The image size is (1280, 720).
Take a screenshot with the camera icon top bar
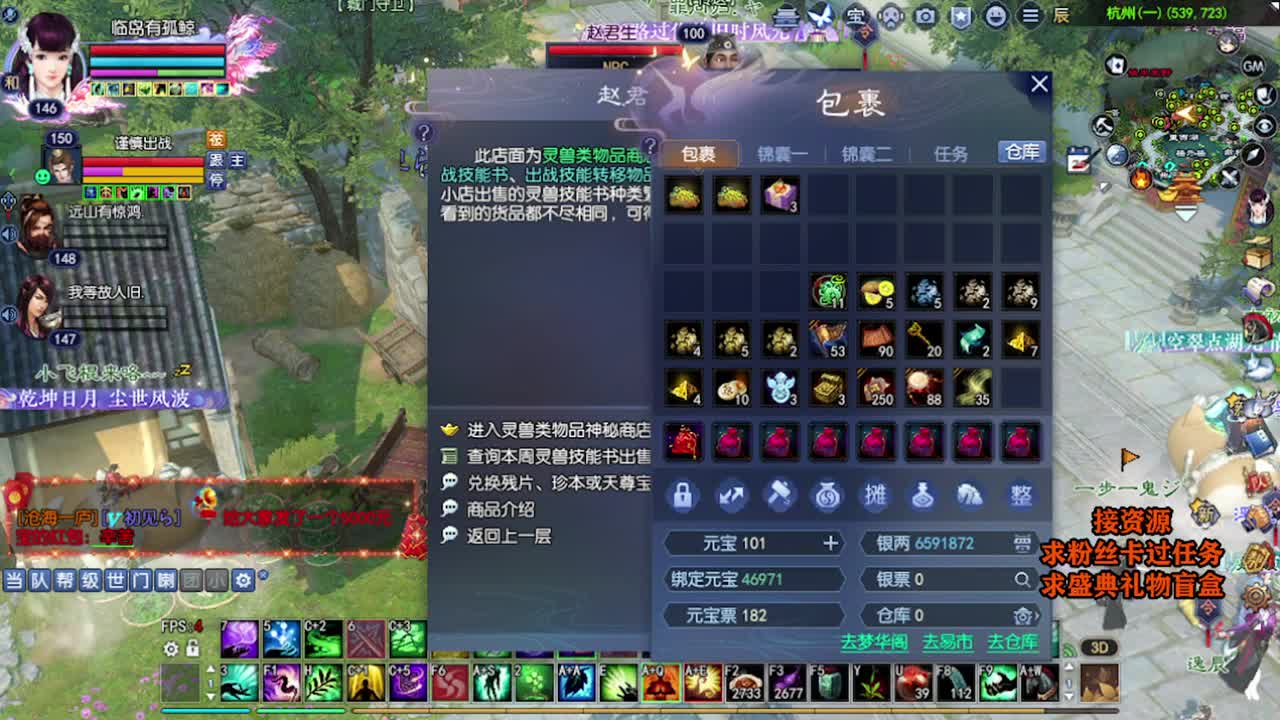(x=925, y=16)
